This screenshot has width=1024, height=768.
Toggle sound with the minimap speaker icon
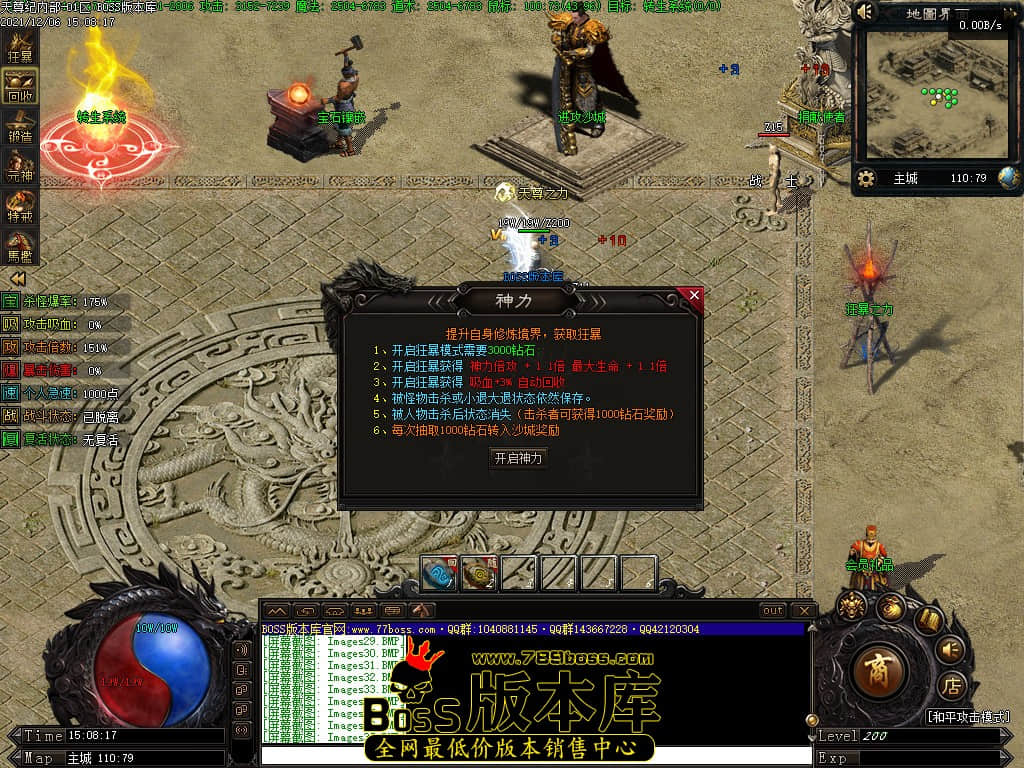pyautogui.click(x=865, y=13)
